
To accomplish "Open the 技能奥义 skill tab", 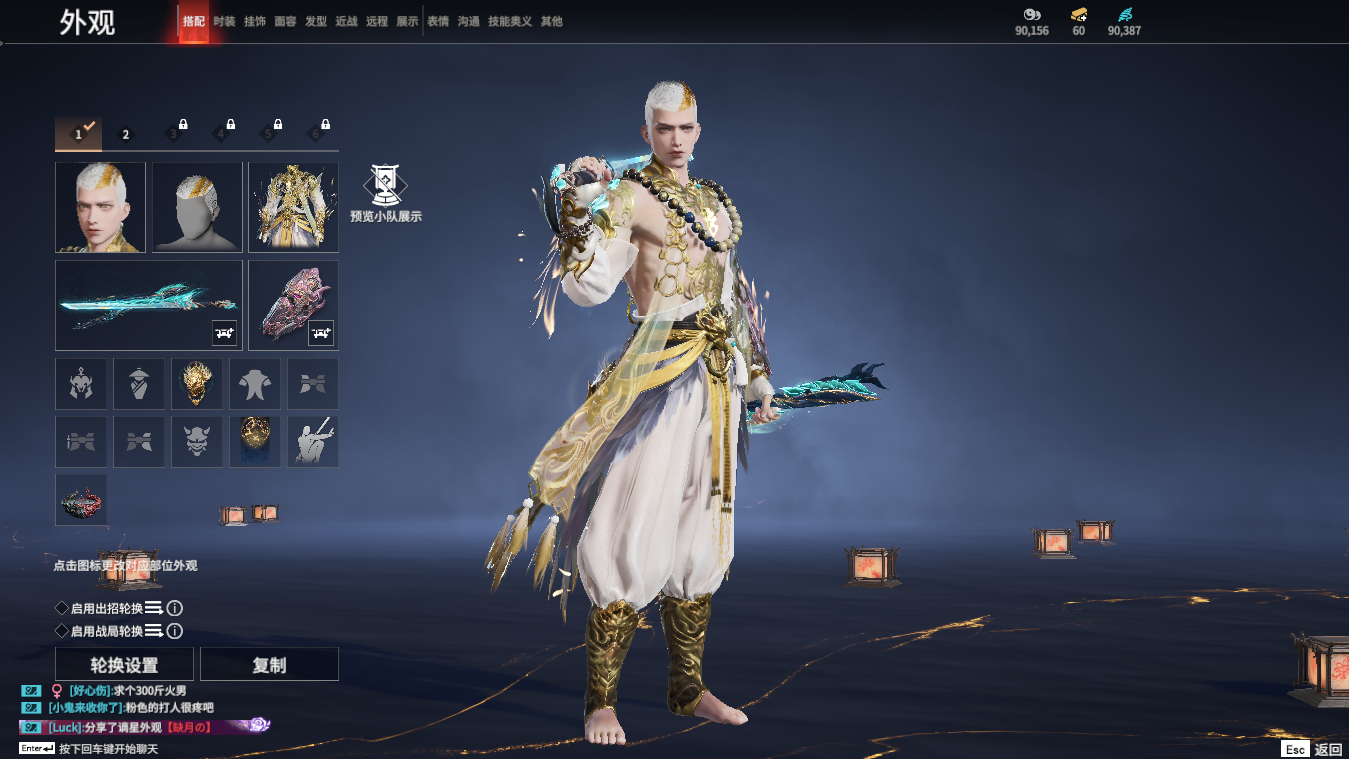I will 510,21.
